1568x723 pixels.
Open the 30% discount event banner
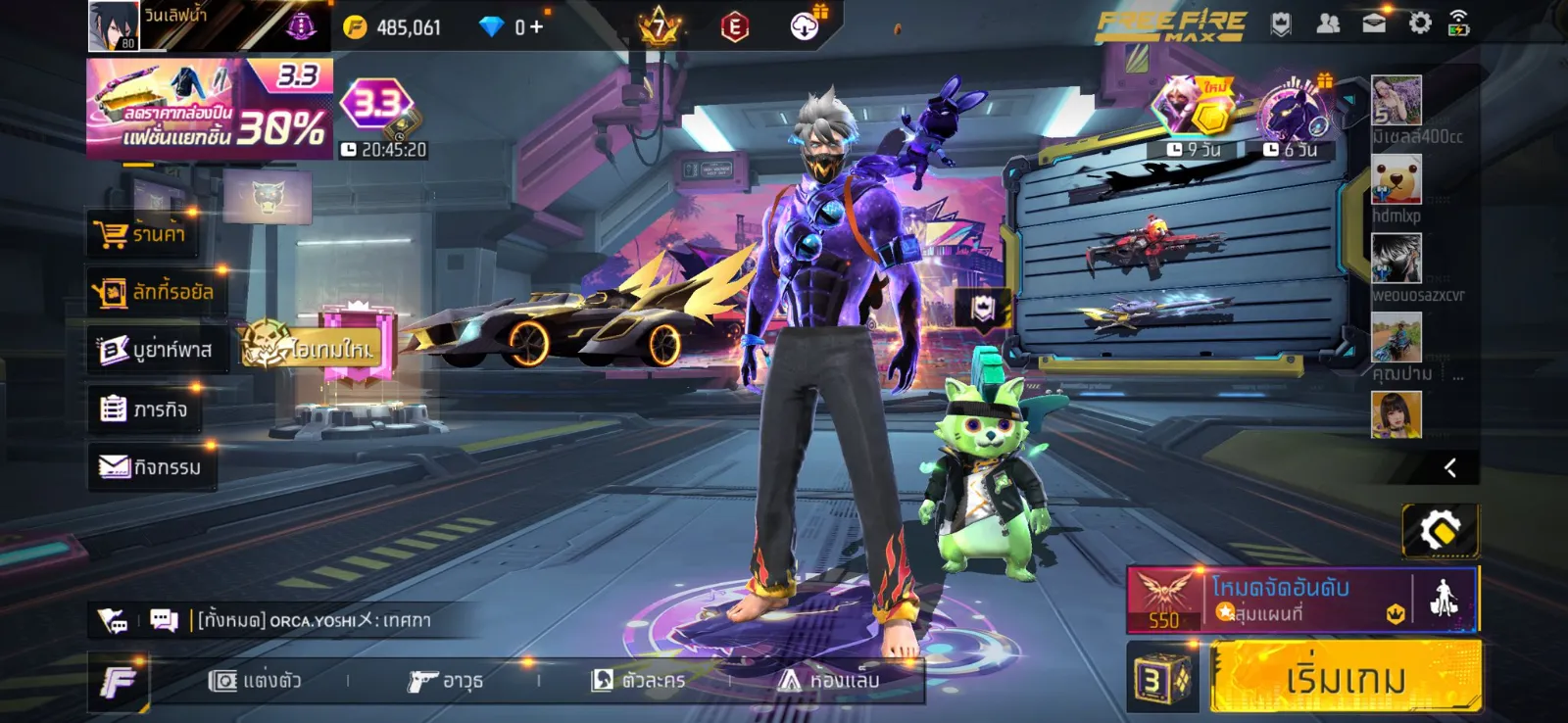[210, 109]
